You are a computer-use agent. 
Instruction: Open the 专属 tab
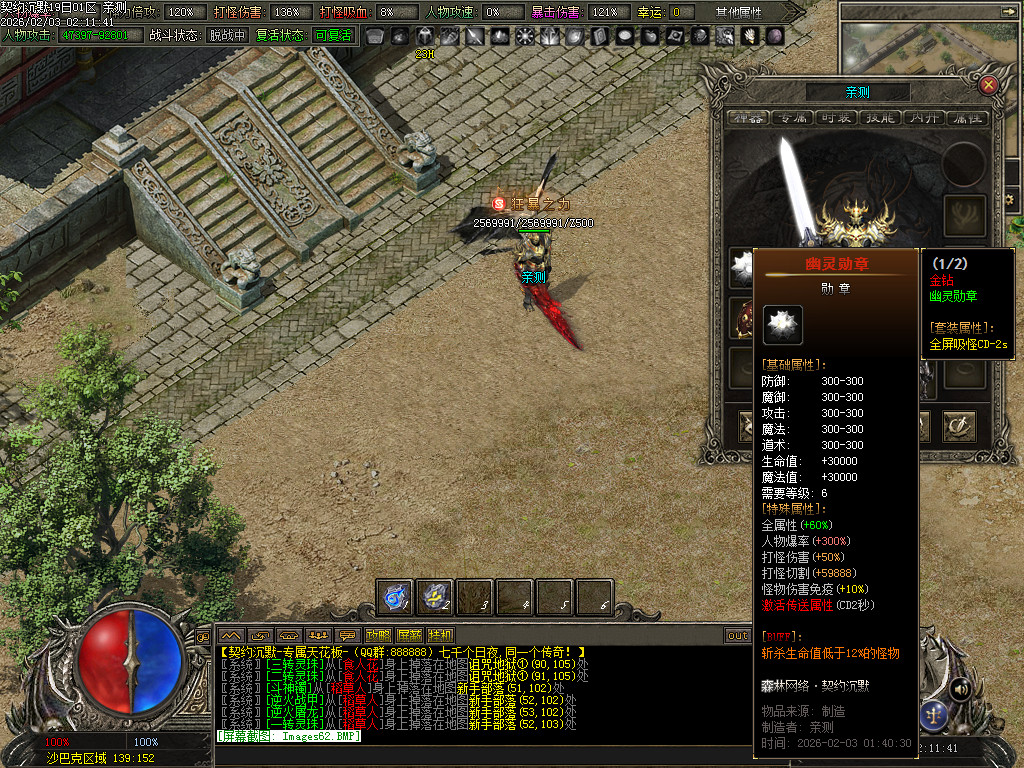coord(792,118)
